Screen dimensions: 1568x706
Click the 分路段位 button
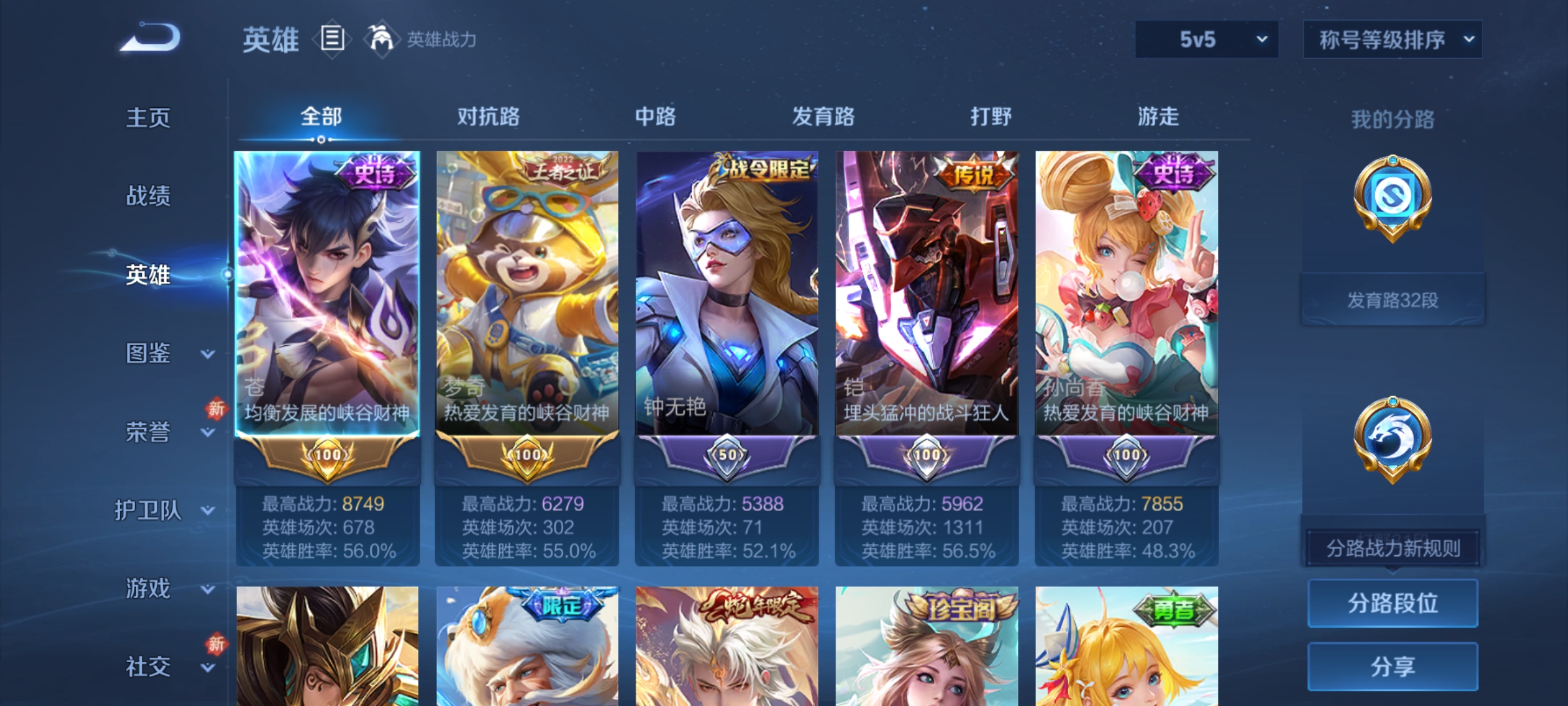[x=1393, y=602]
